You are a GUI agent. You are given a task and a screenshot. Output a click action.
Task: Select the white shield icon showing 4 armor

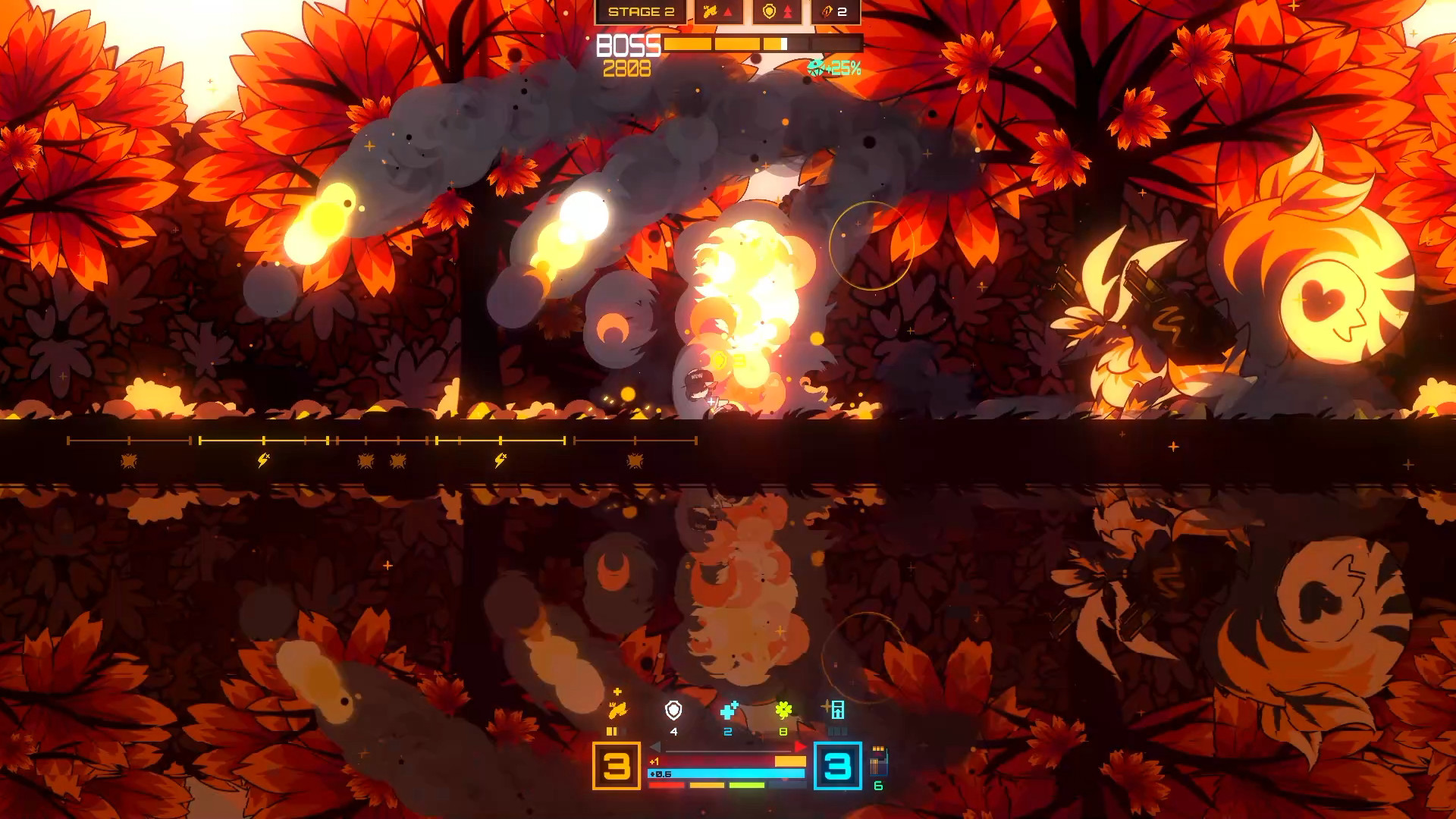click(673, 711)
